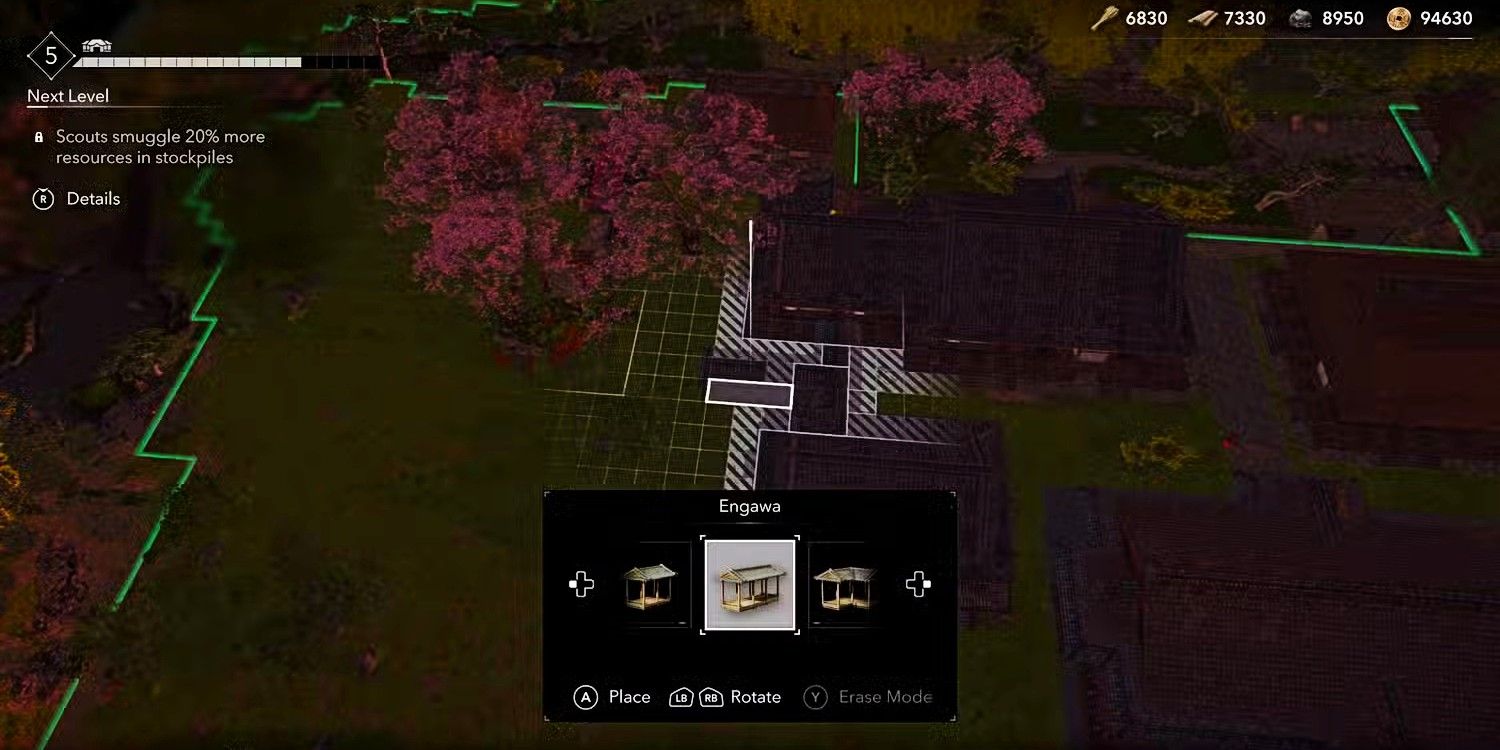This screenshot has height=750, width=1500.
Task: Open the coin currency counter icon
Action: click(1397, 17)
